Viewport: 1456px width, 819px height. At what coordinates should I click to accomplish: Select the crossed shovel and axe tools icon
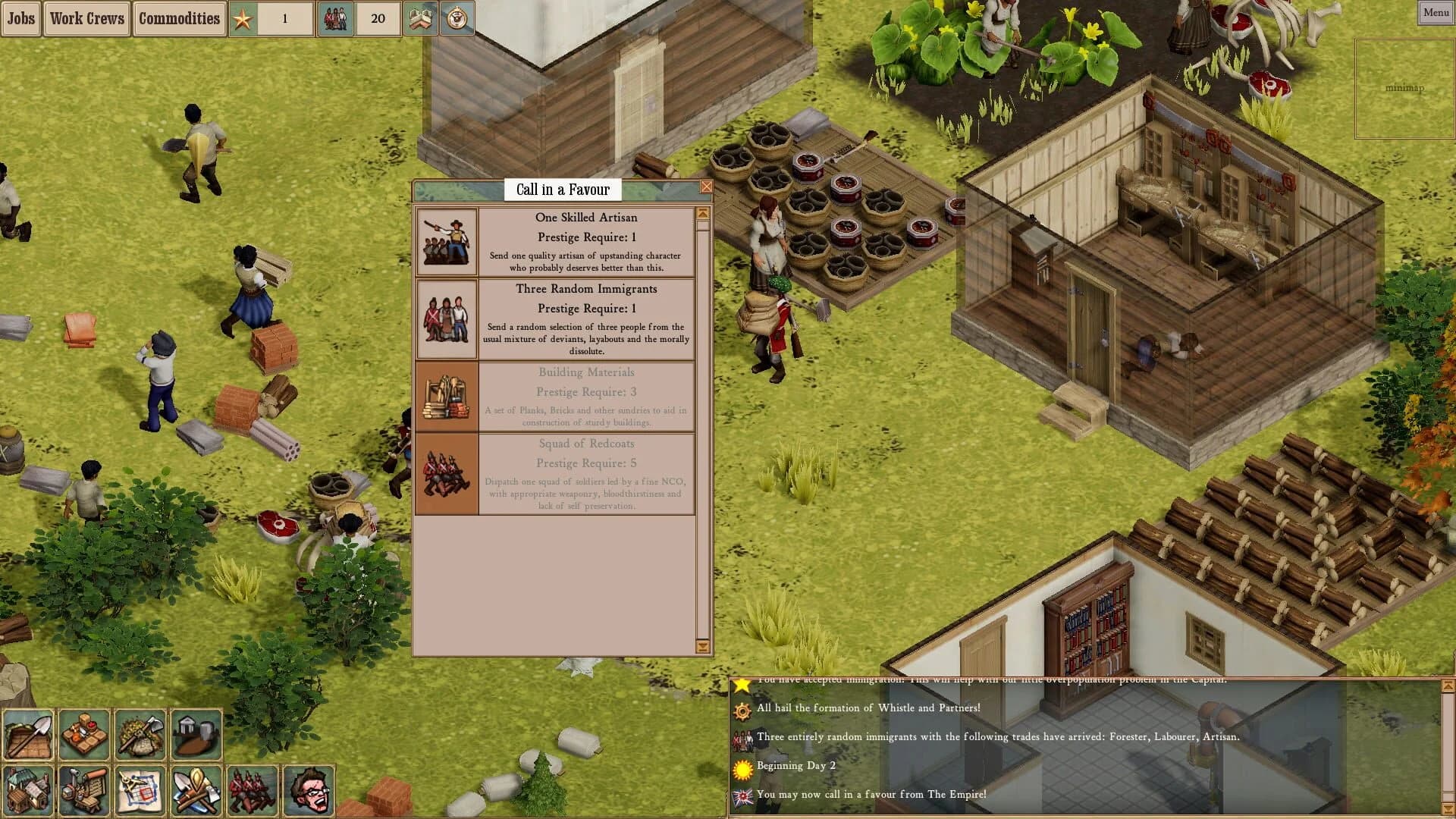tap(196, 790)
